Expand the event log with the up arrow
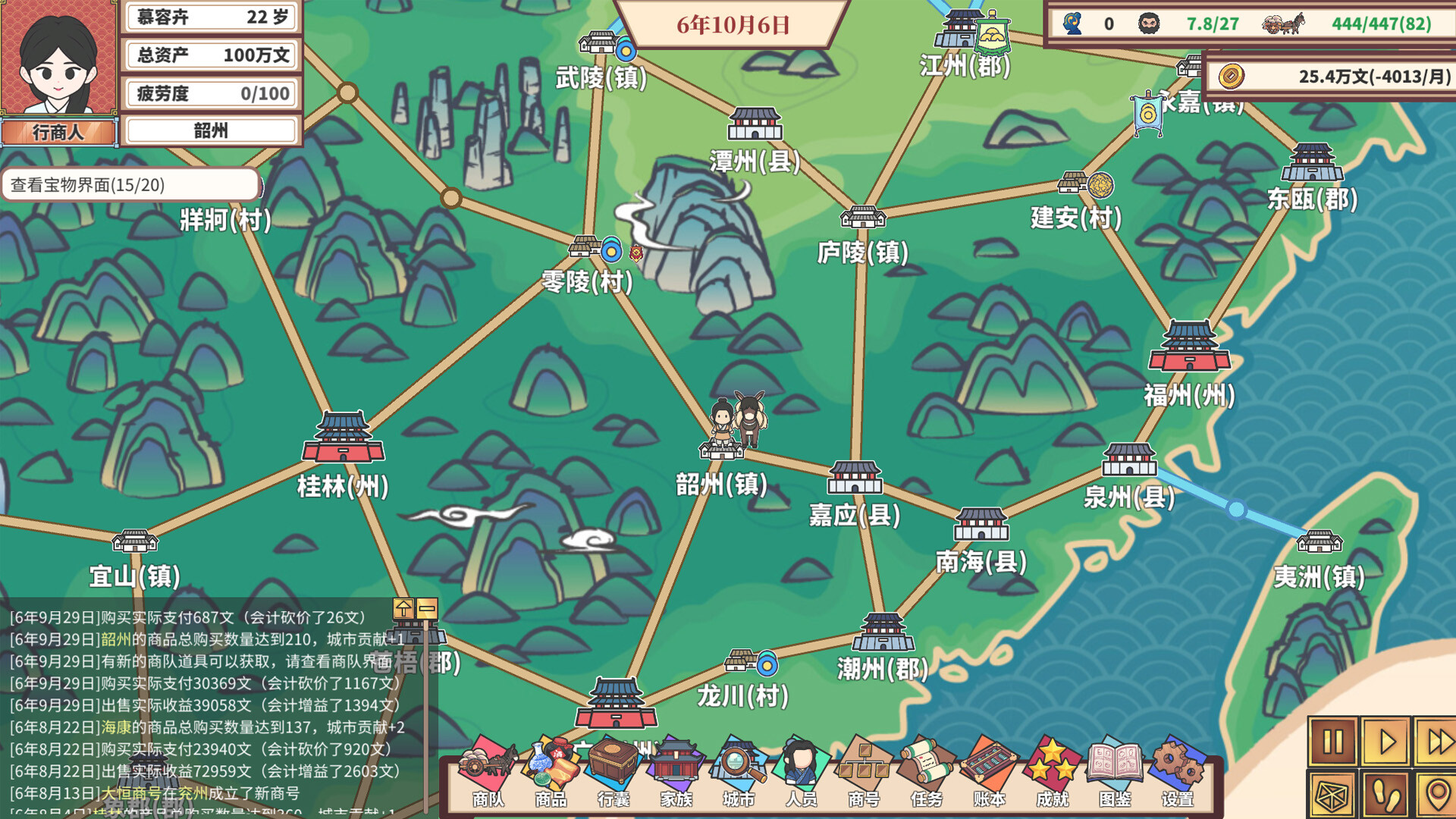The image size is (1456, 819). [x=403, y=609]
